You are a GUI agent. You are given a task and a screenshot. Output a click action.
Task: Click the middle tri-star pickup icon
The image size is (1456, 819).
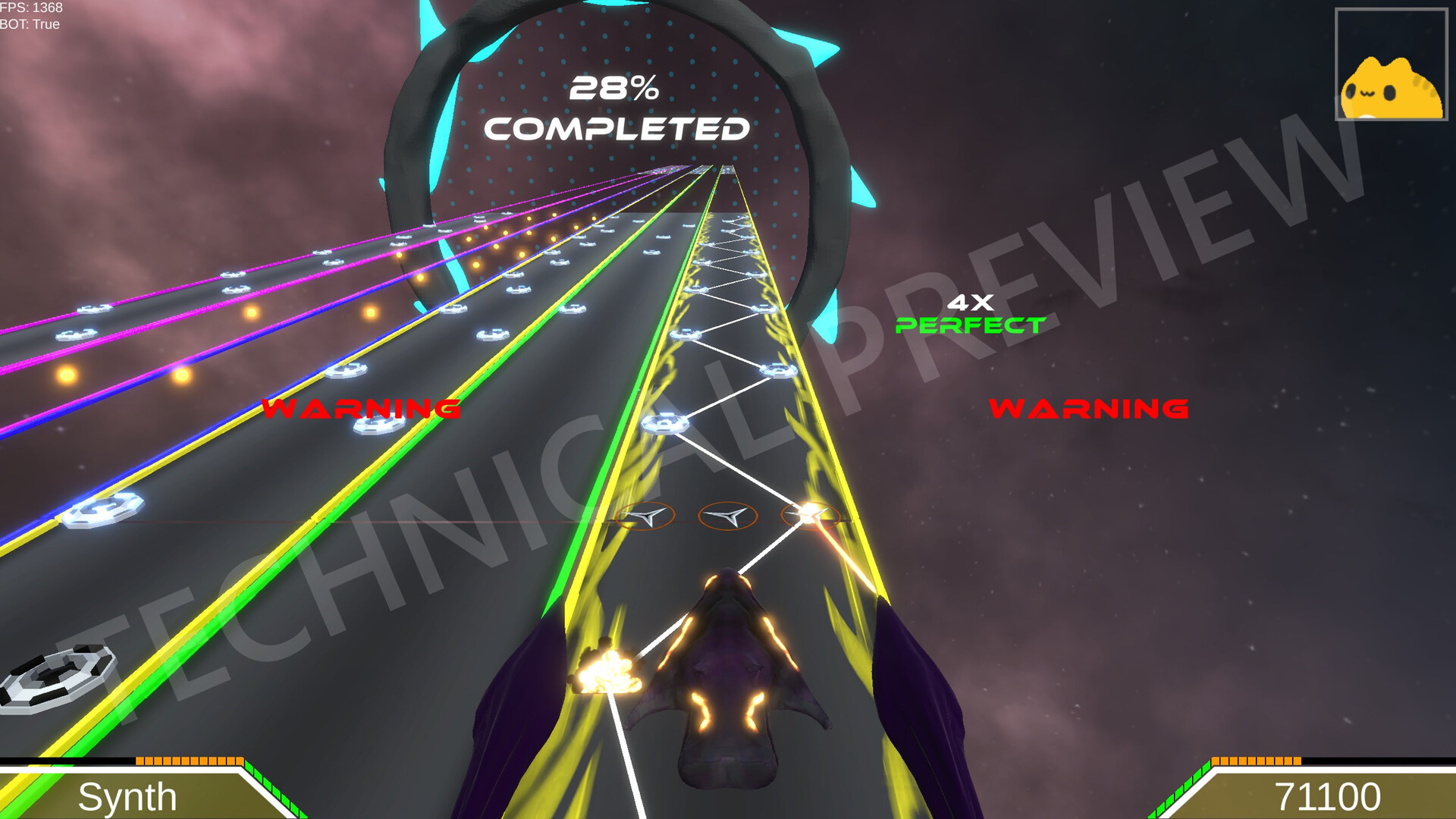pyautogui.click(x=726, y=517)
